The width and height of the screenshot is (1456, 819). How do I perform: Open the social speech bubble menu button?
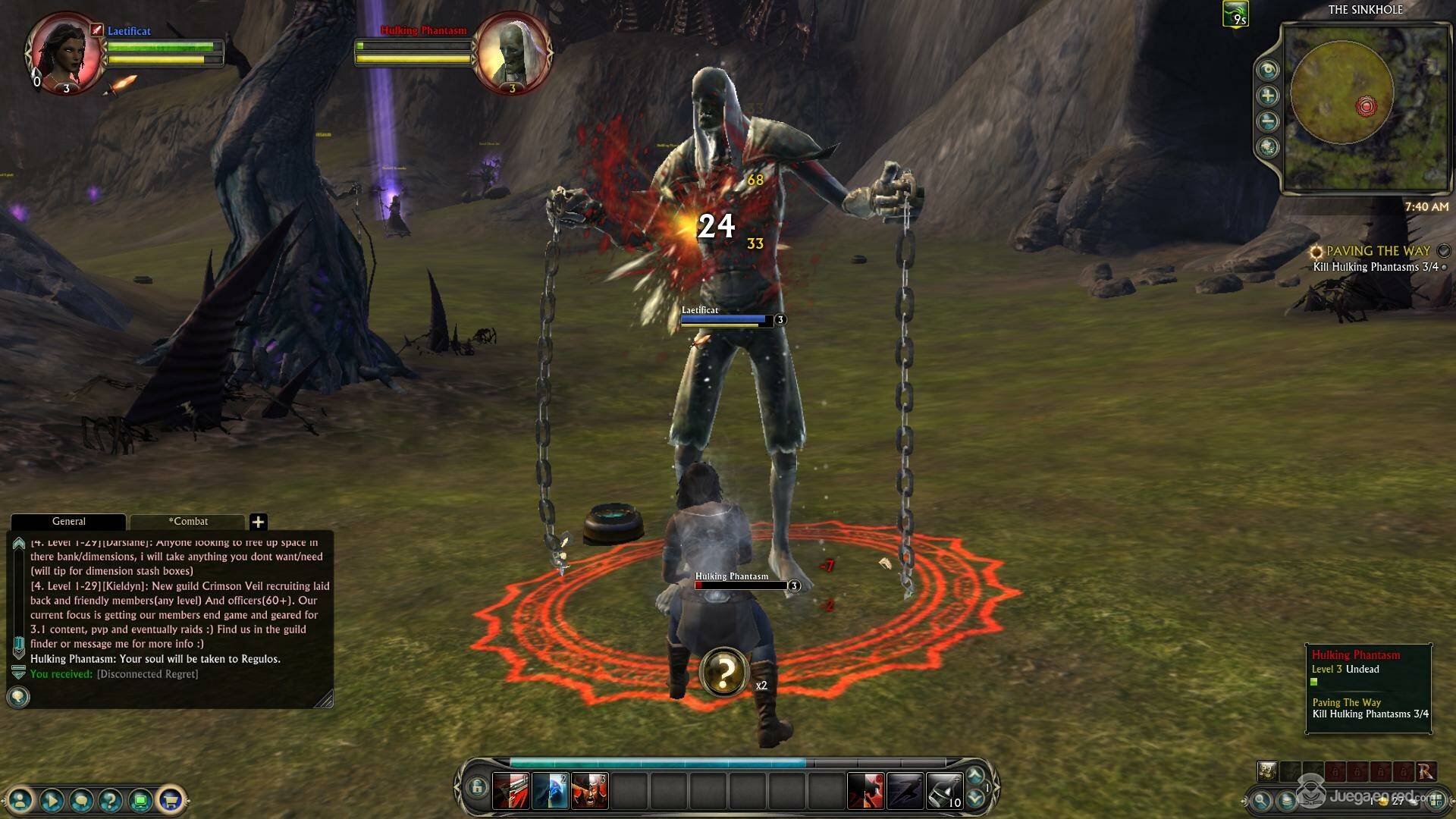[81, 799]
